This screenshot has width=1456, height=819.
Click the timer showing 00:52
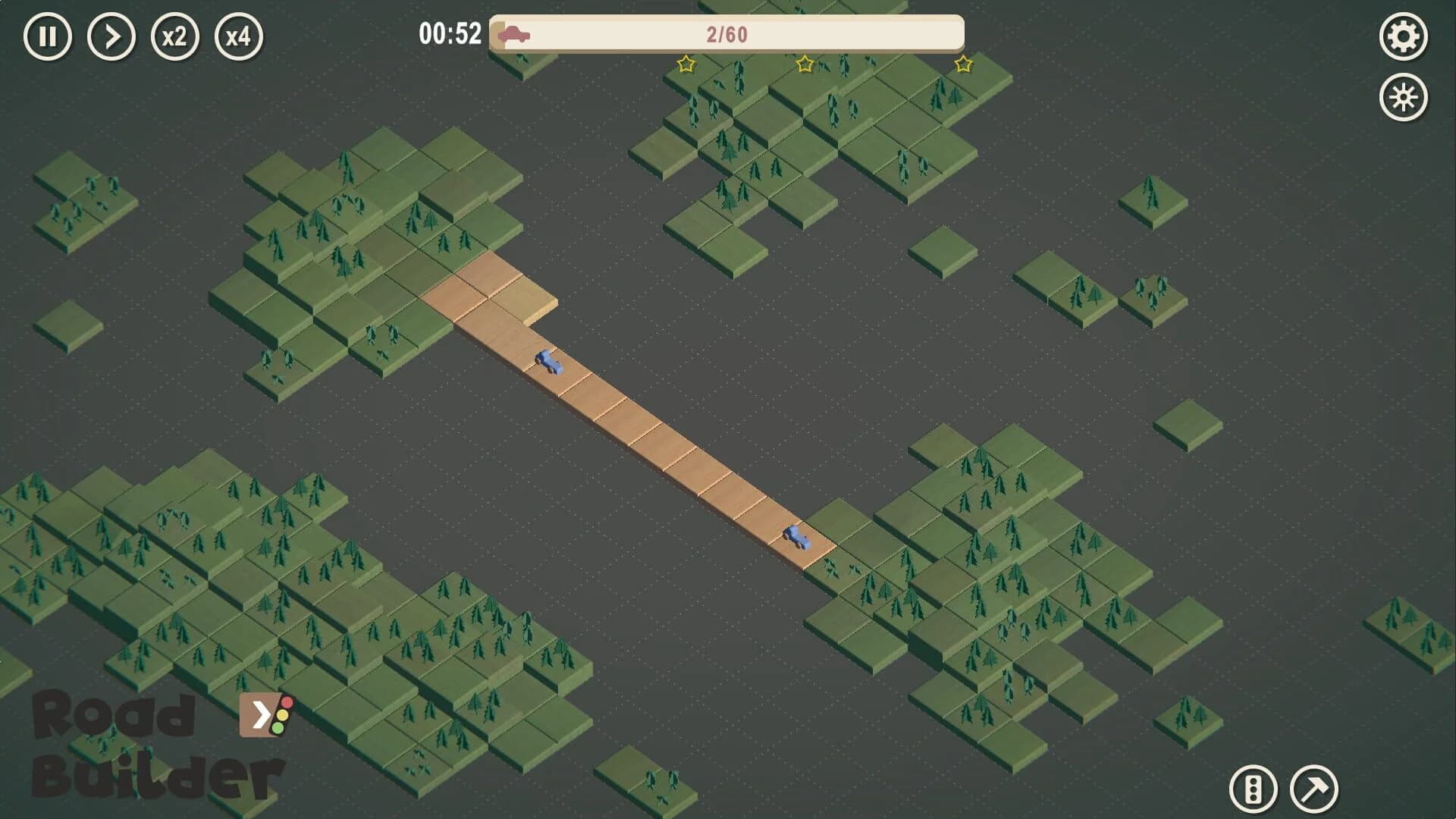click(450, 32)
